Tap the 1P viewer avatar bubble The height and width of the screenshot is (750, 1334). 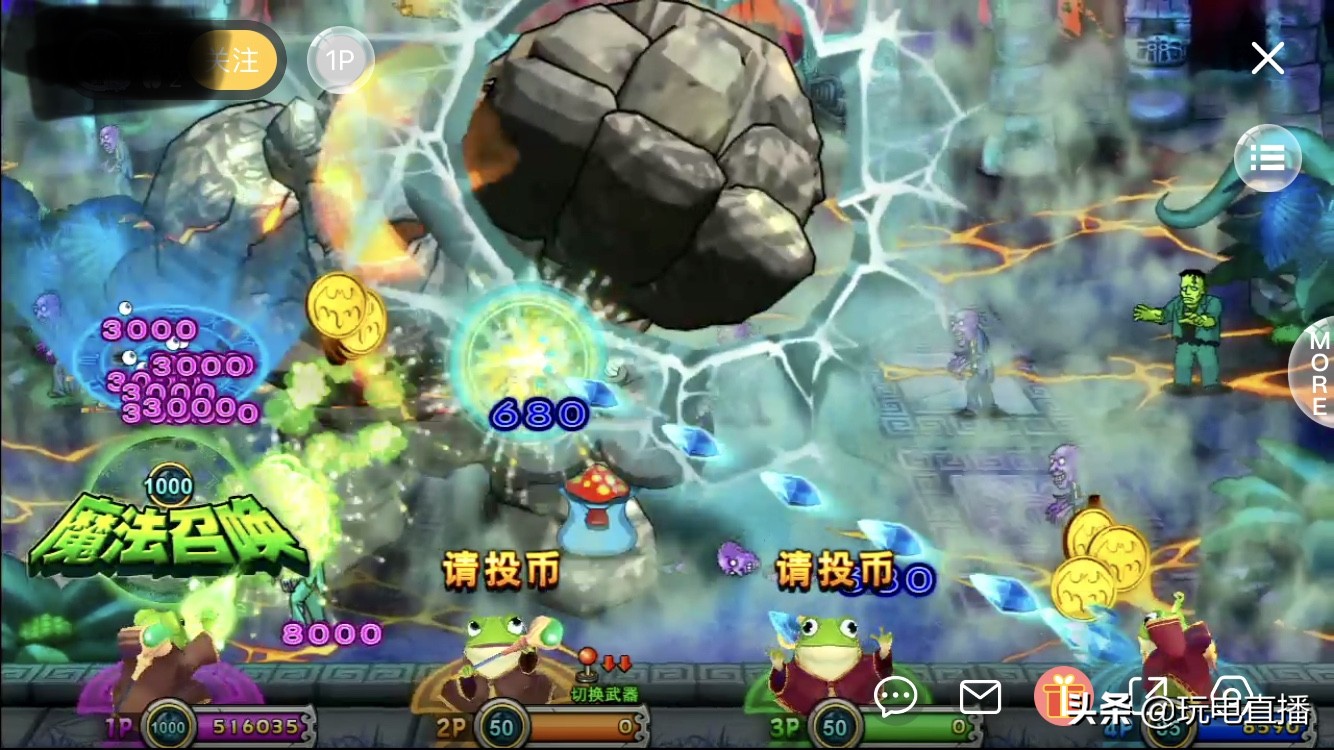(340, 60)
